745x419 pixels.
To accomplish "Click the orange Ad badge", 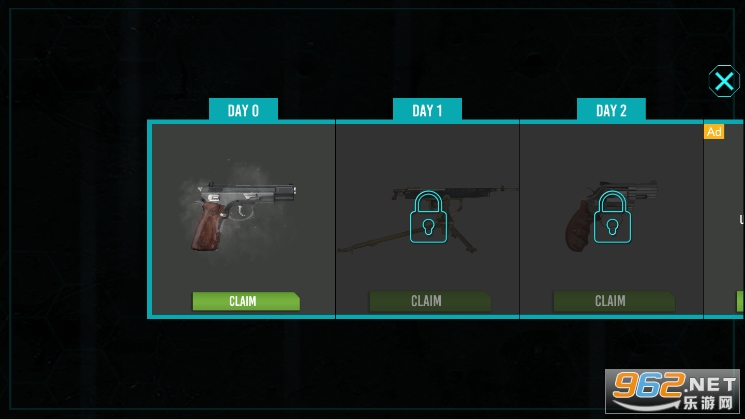I will click(x=714, y=132).
